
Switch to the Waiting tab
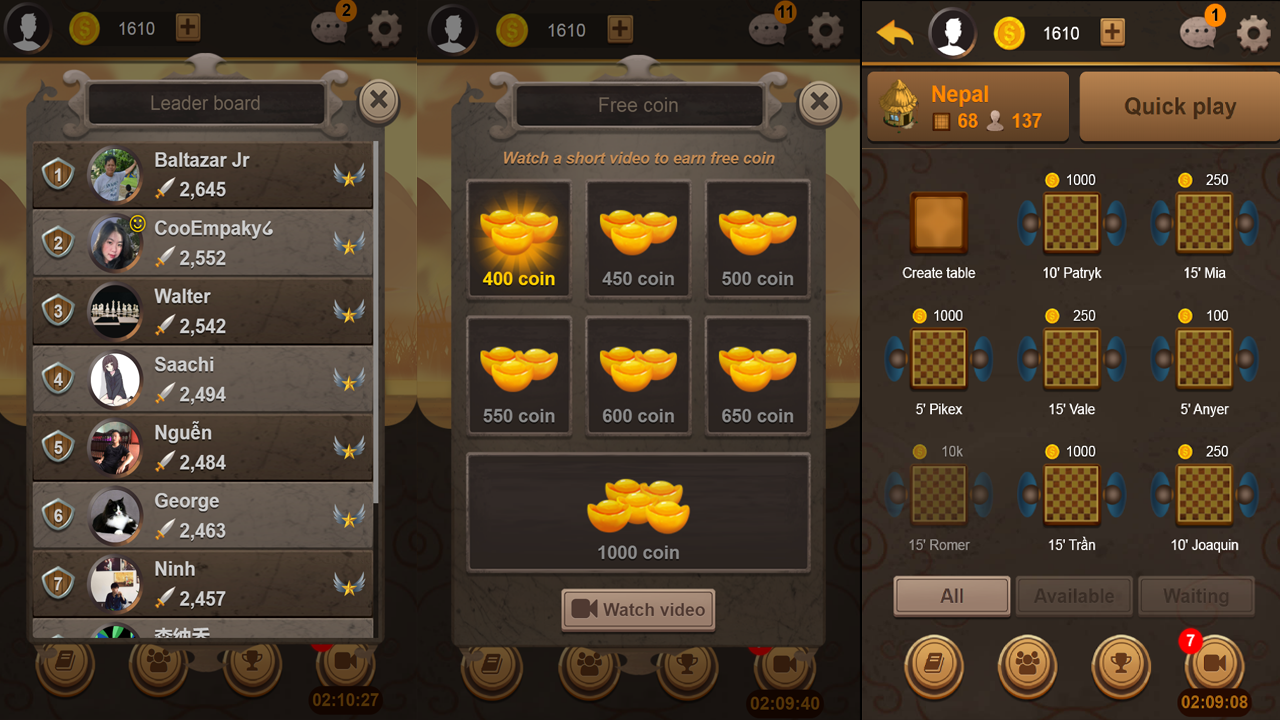tap(1196, 595)
